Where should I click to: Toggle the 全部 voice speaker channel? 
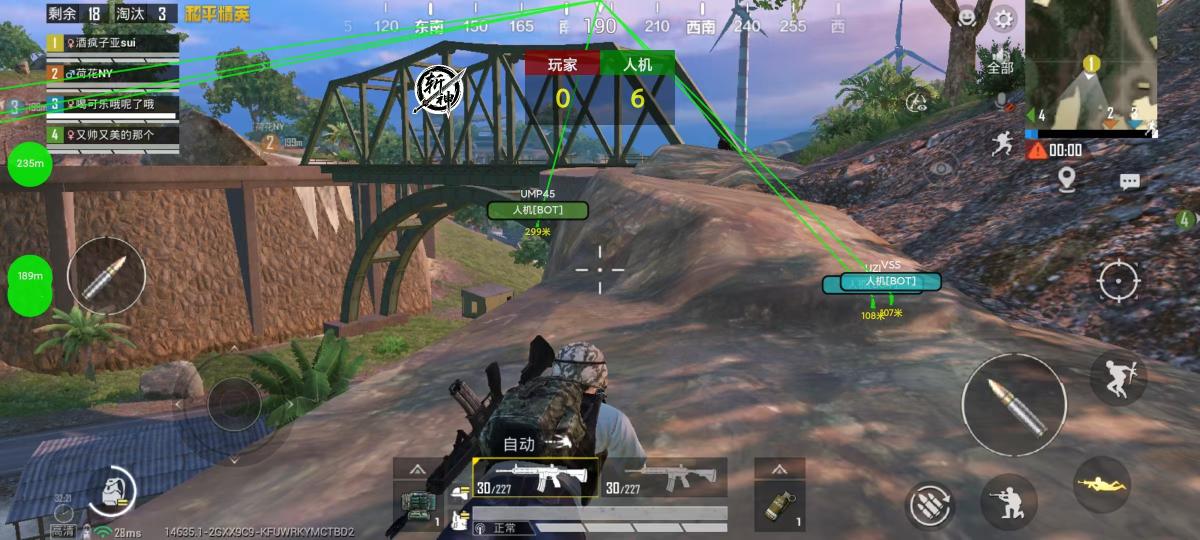(x=1000, y=59)
